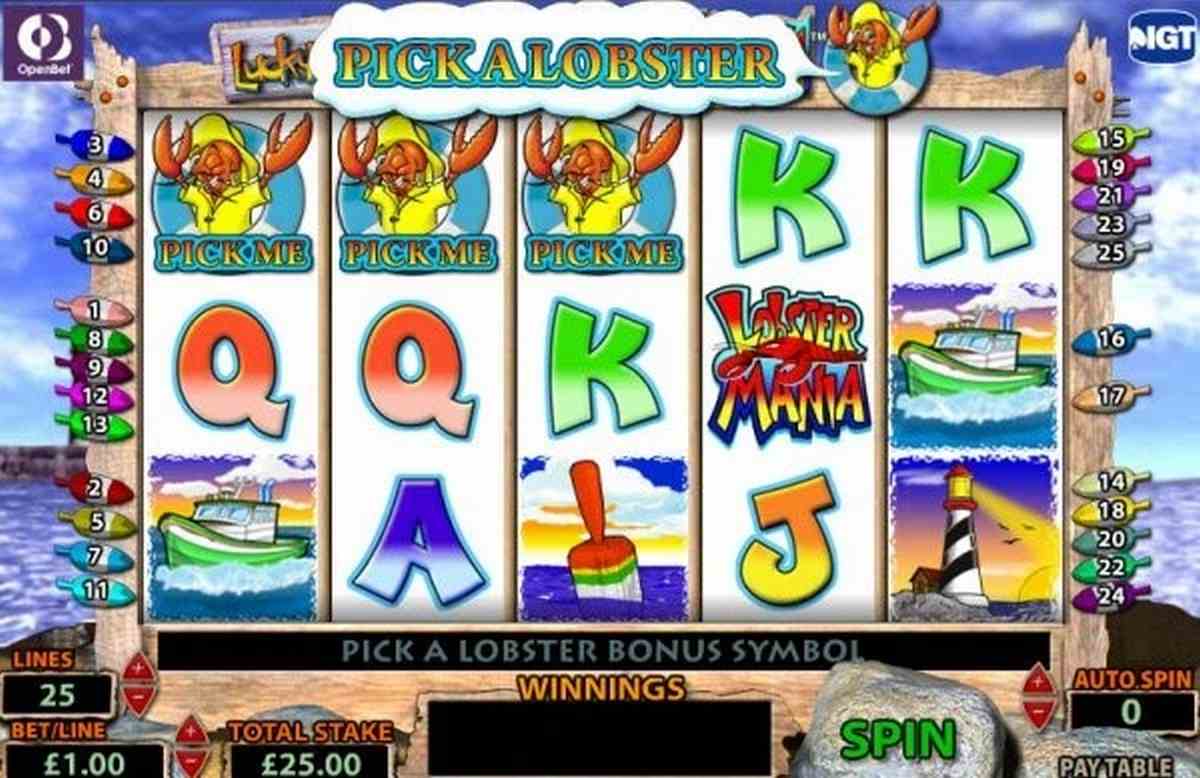Lower the bet per line
Image resolution: width=1200 pixels, height=778 pixels.
click(x=190, y=762)
